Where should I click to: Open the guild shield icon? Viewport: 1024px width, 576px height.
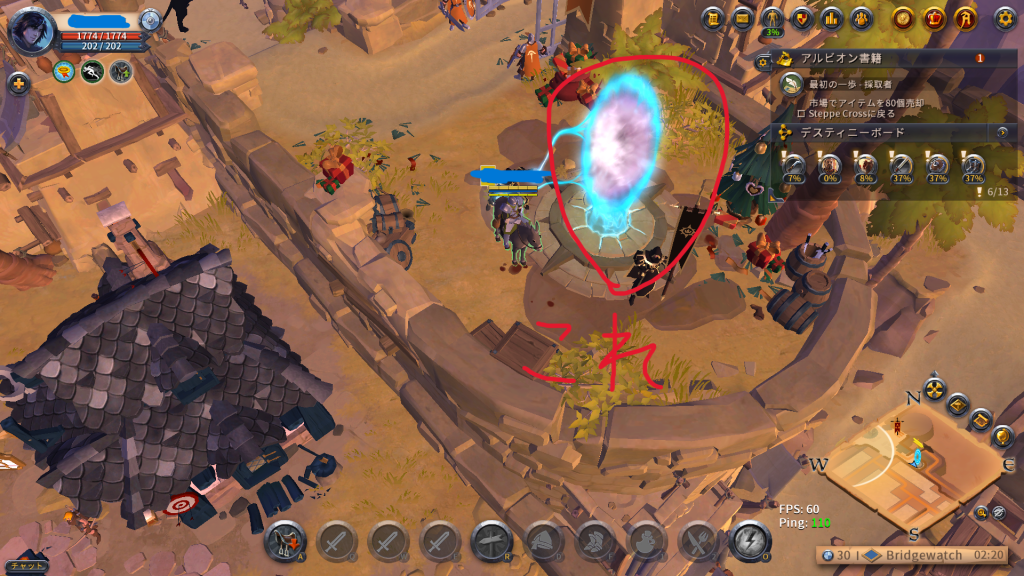(801, 18)
